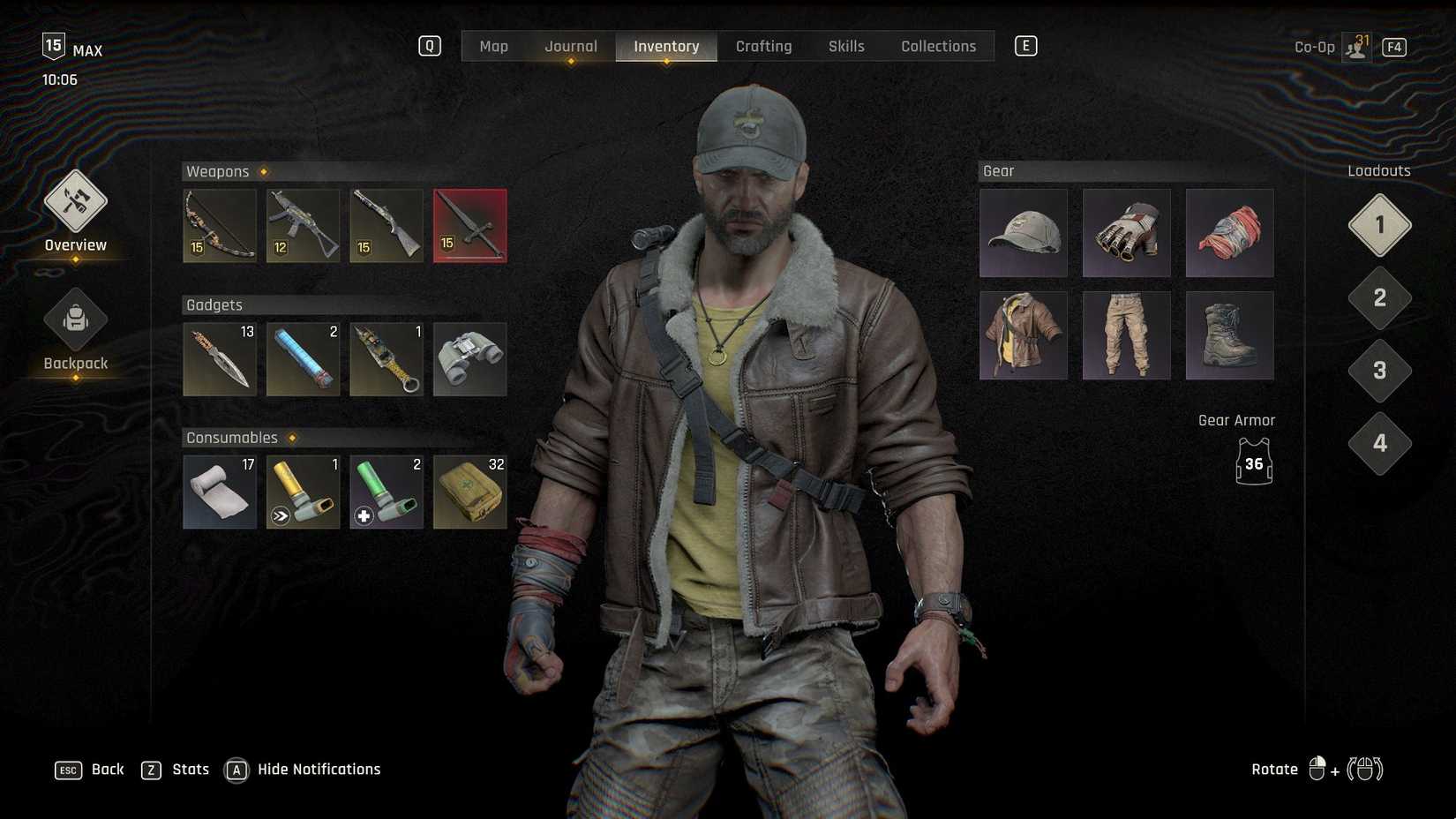This screenshot has height=819, width=1456.
Task: Select the equipped boots gear slot
Action: (1229, 335)
